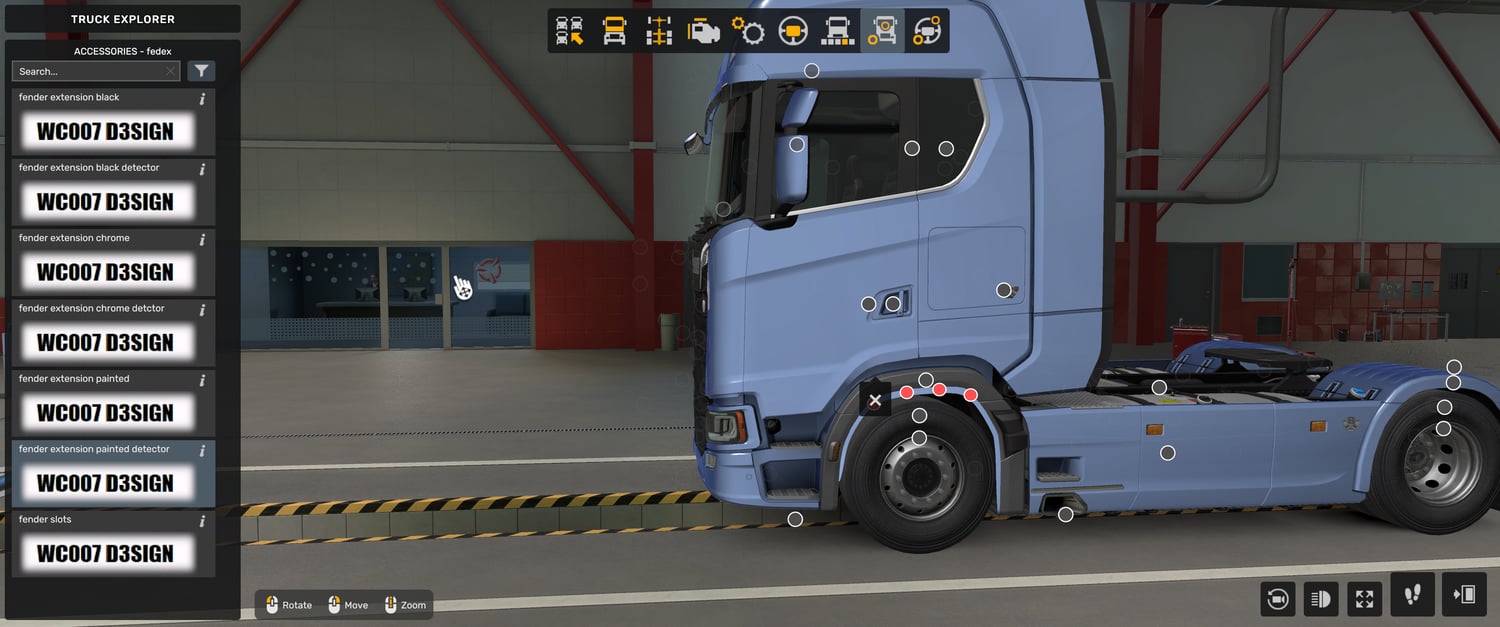Reset the camera view
Screen dimensions: 1500x627
(1277, 599)
